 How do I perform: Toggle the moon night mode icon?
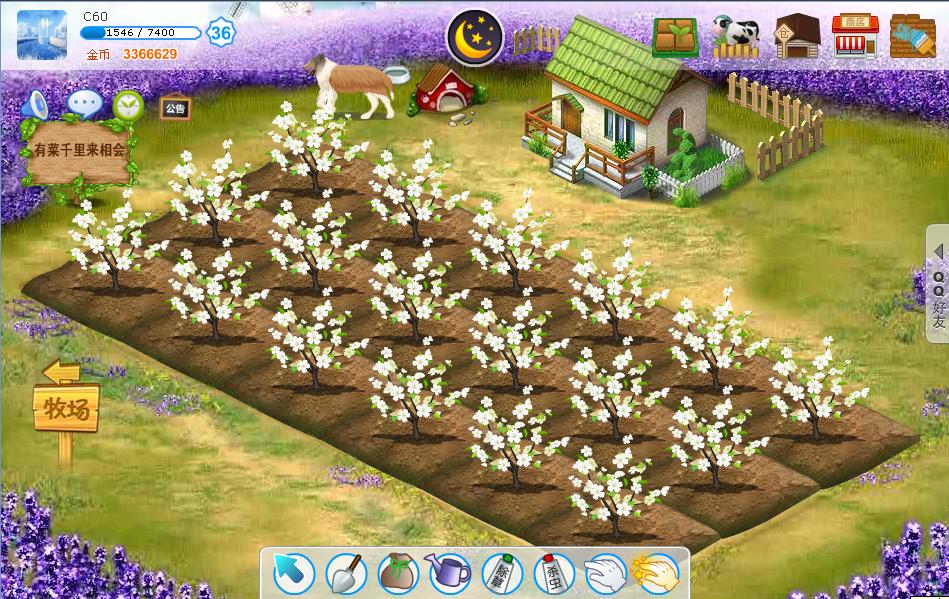tap(475, 36)
